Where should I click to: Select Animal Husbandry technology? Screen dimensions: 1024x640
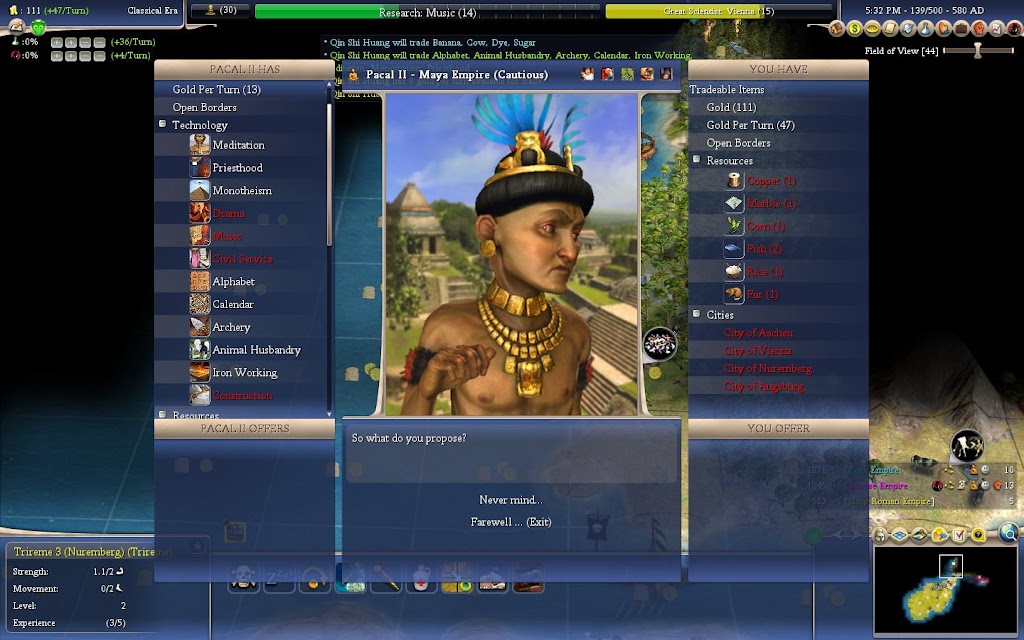256,351
